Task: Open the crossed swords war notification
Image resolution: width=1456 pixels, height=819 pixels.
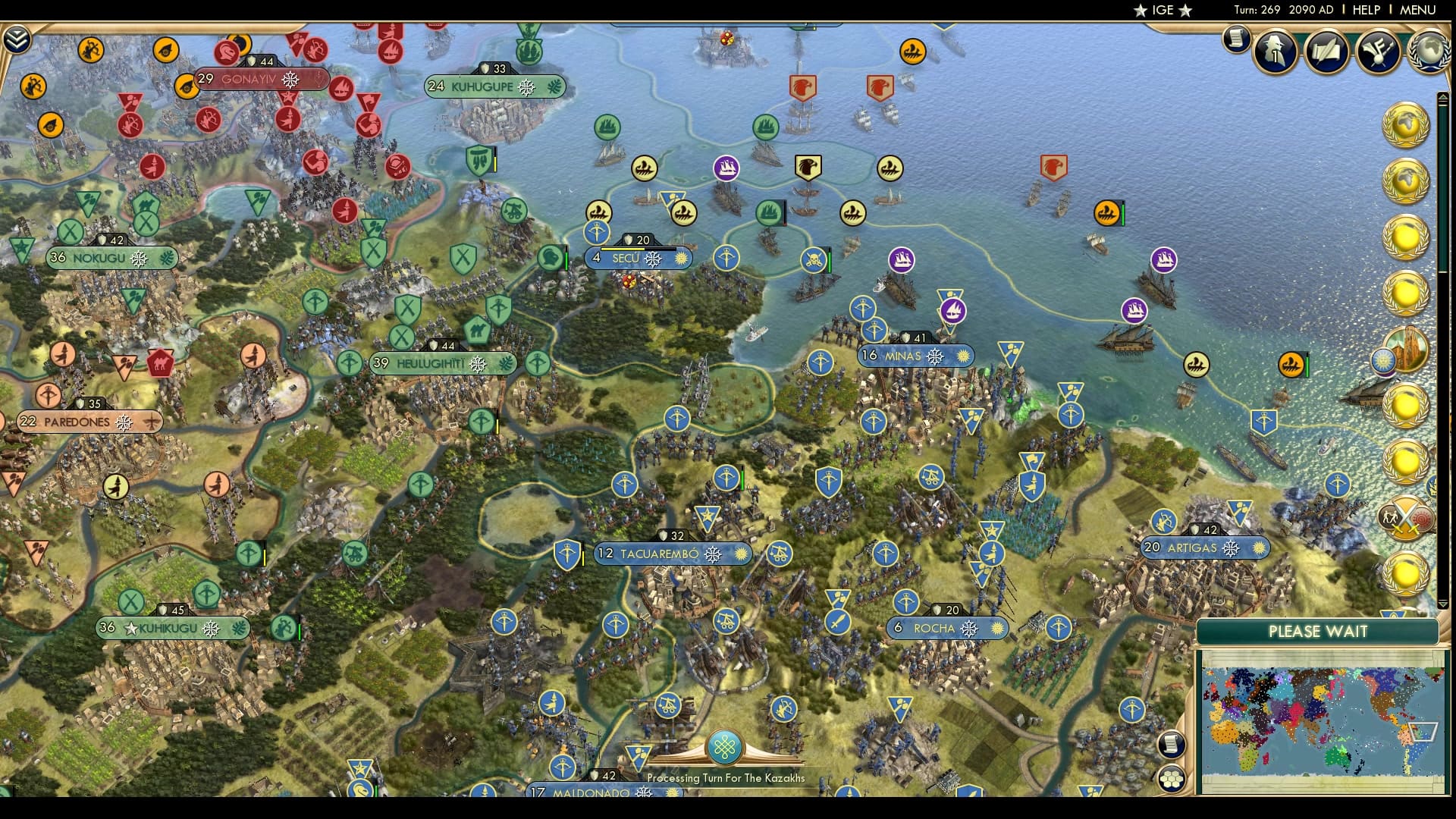Action: pos(1406,519)
